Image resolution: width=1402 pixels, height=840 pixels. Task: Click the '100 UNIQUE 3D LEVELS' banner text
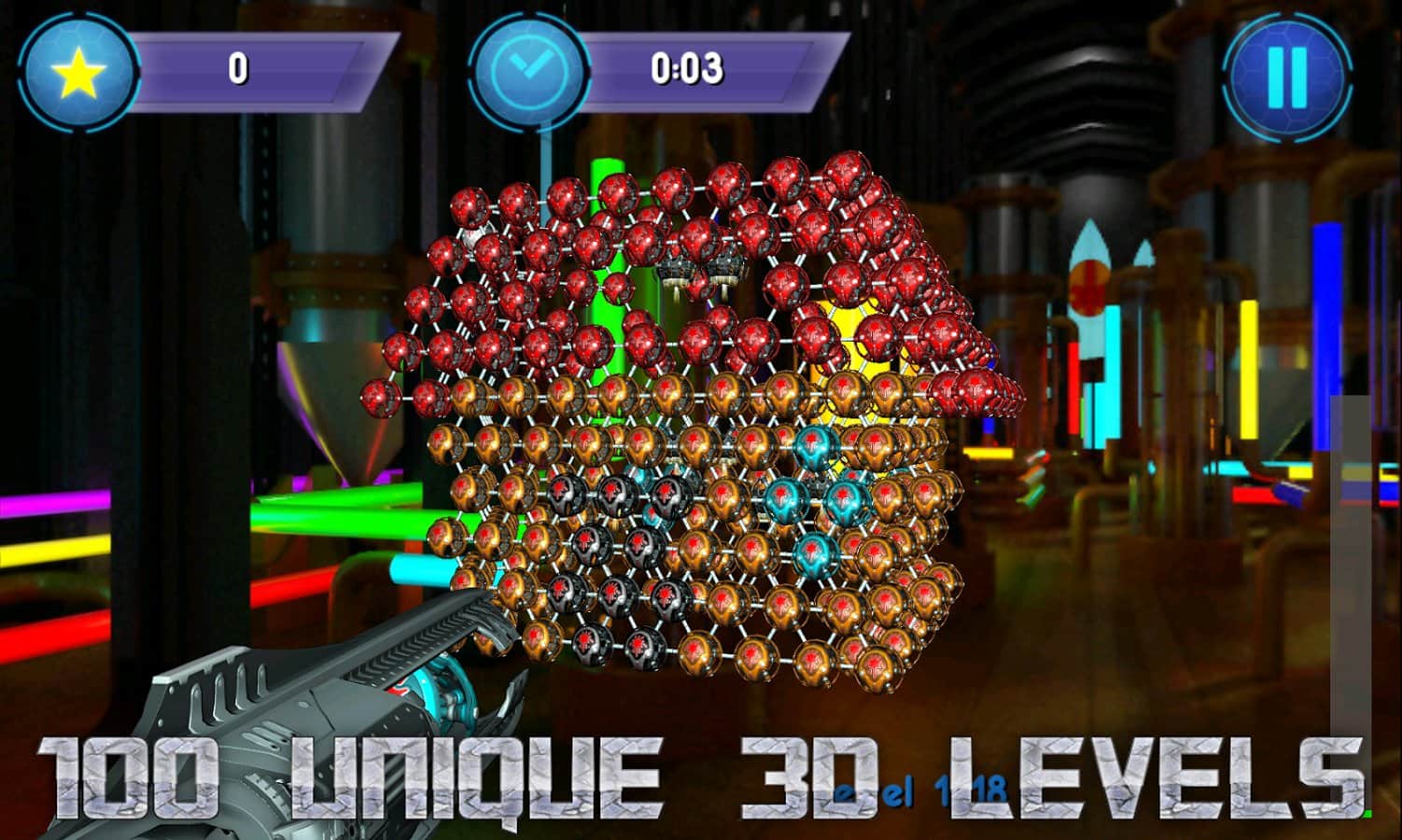(x=700, y=775)
